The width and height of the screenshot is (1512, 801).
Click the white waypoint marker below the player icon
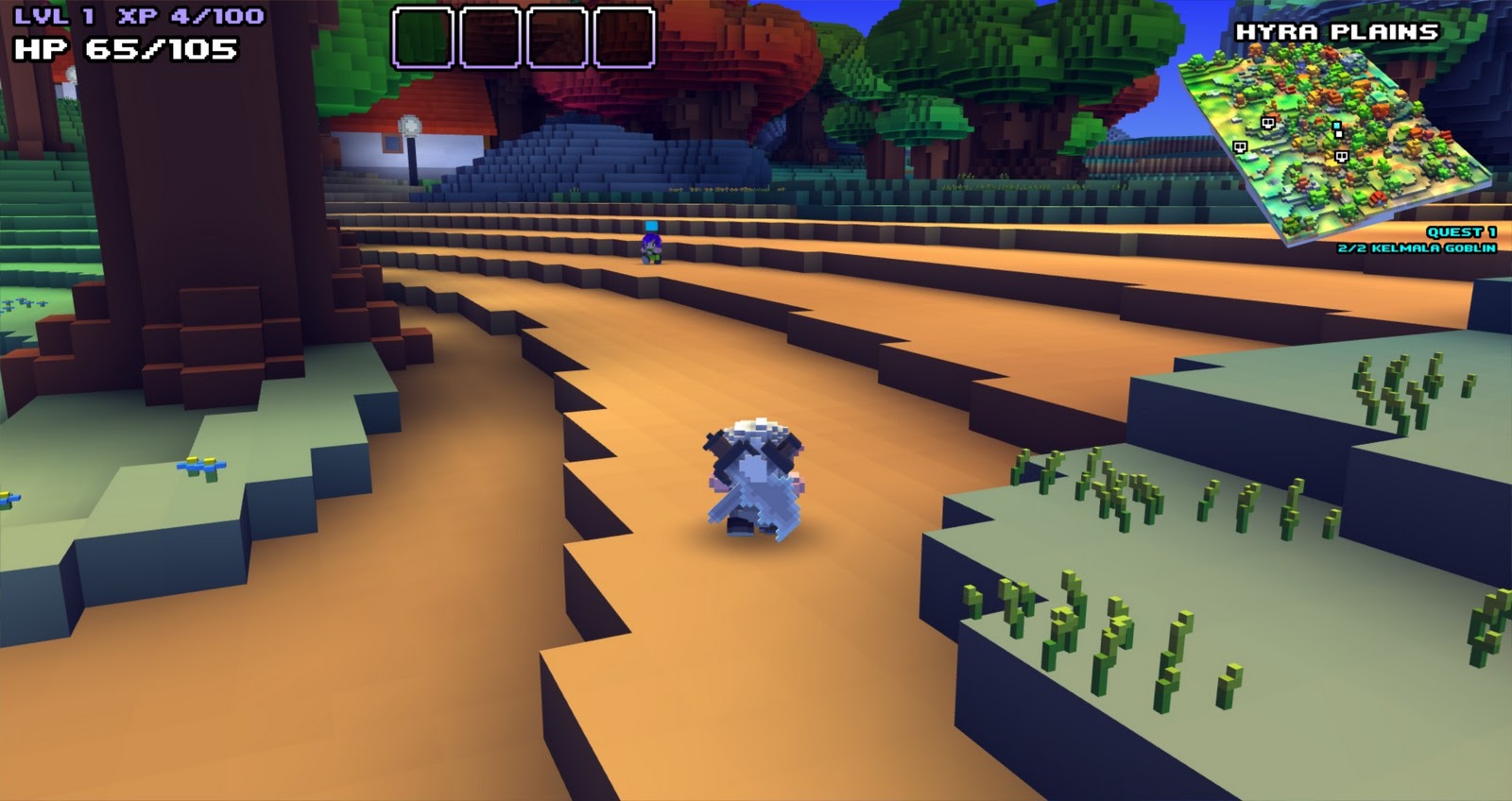pyautogui.click(x=1338, y=135)
